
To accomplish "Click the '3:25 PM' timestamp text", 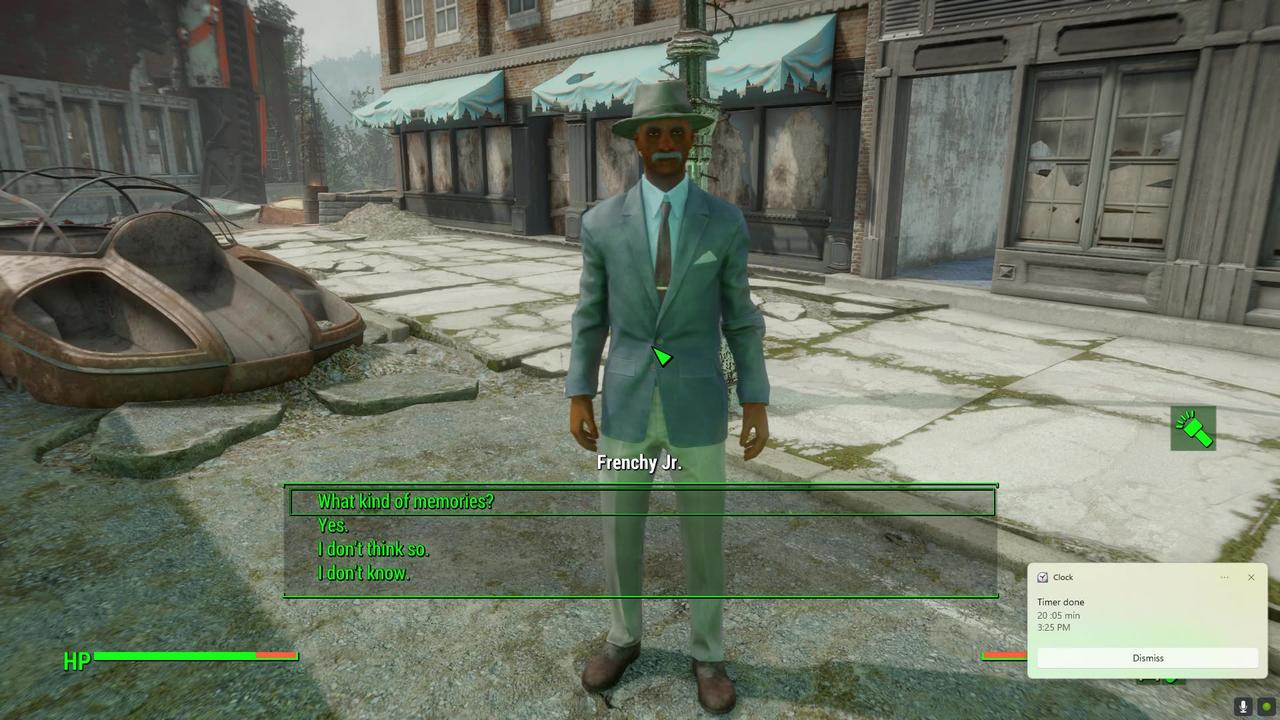I will click(x=1052, y=629).
